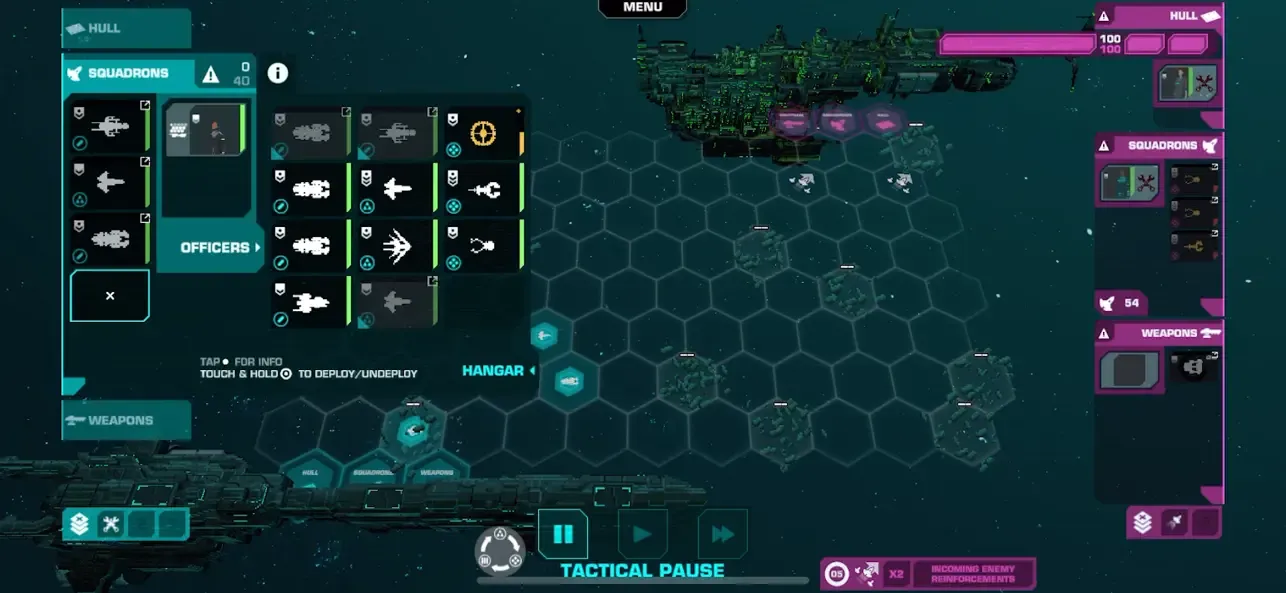This screenshot has width=1286, height=593.
Task: View incoming enemy reinforcements banner
Action: tap(972, 574)
